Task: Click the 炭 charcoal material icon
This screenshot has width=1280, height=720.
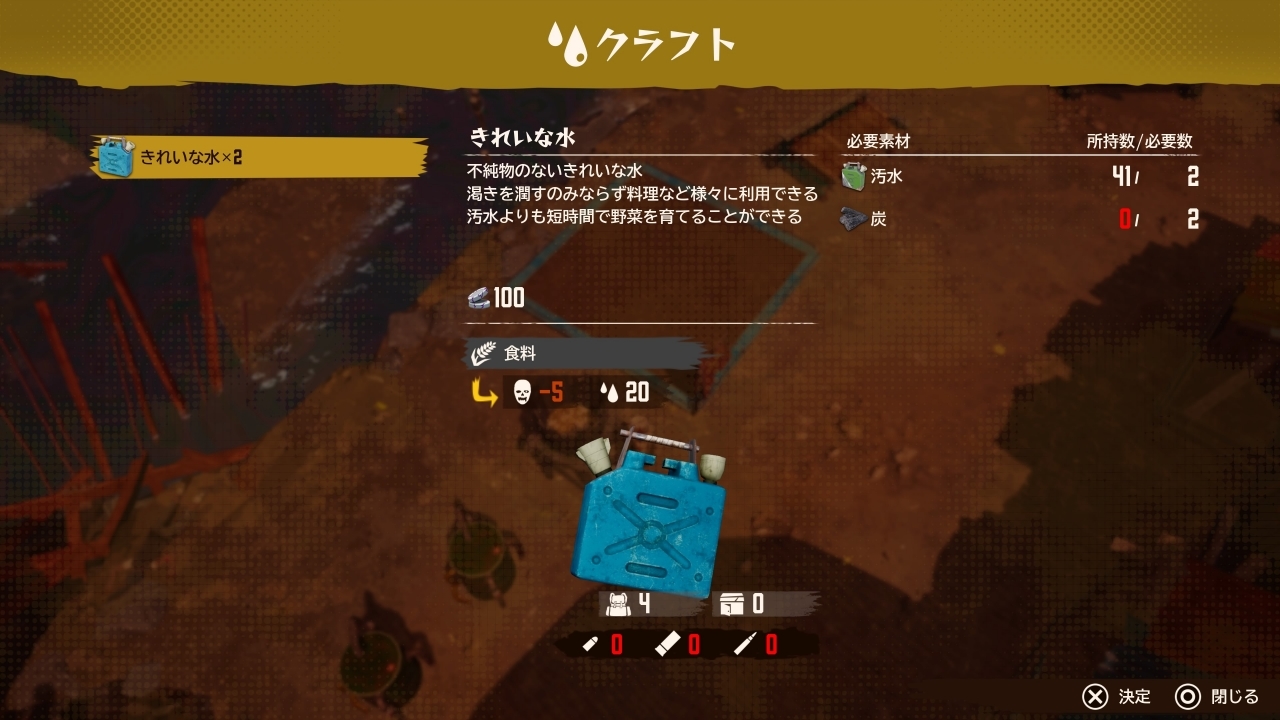Action: (x=852, y=218)
